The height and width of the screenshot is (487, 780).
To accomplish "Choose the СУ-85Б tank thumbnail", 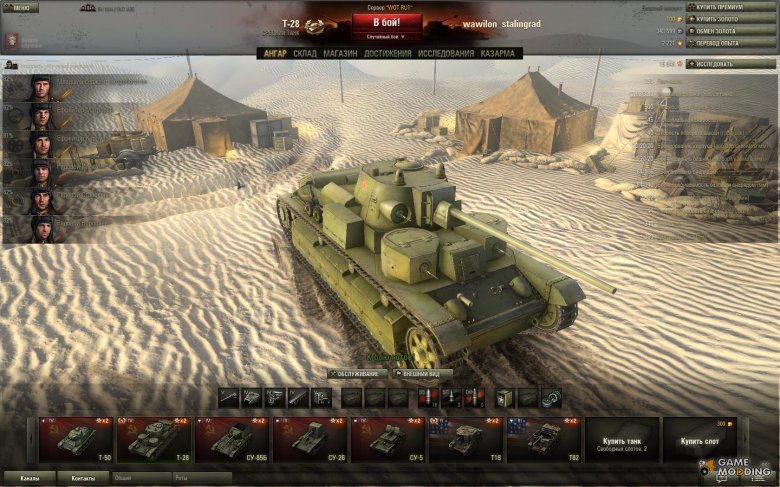I will 232,440.
